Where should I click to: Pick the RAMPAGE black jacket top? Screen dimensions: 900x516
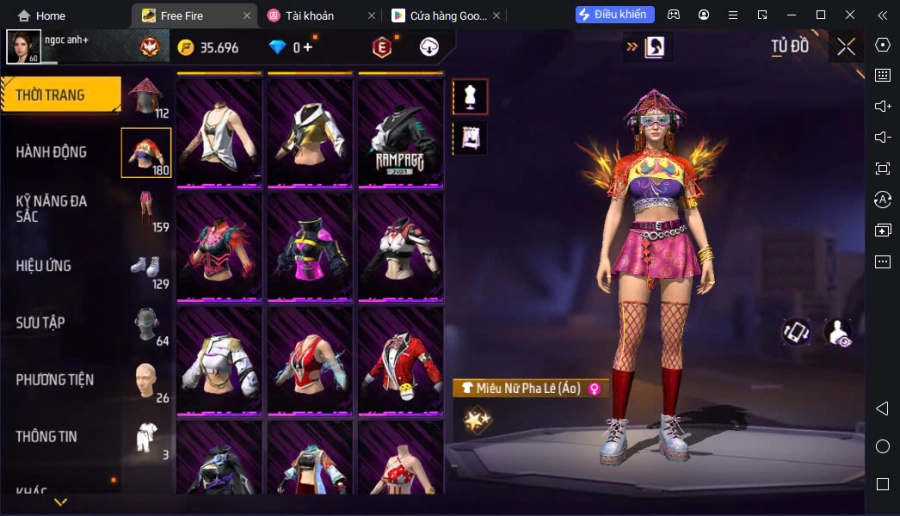(401, 131)
